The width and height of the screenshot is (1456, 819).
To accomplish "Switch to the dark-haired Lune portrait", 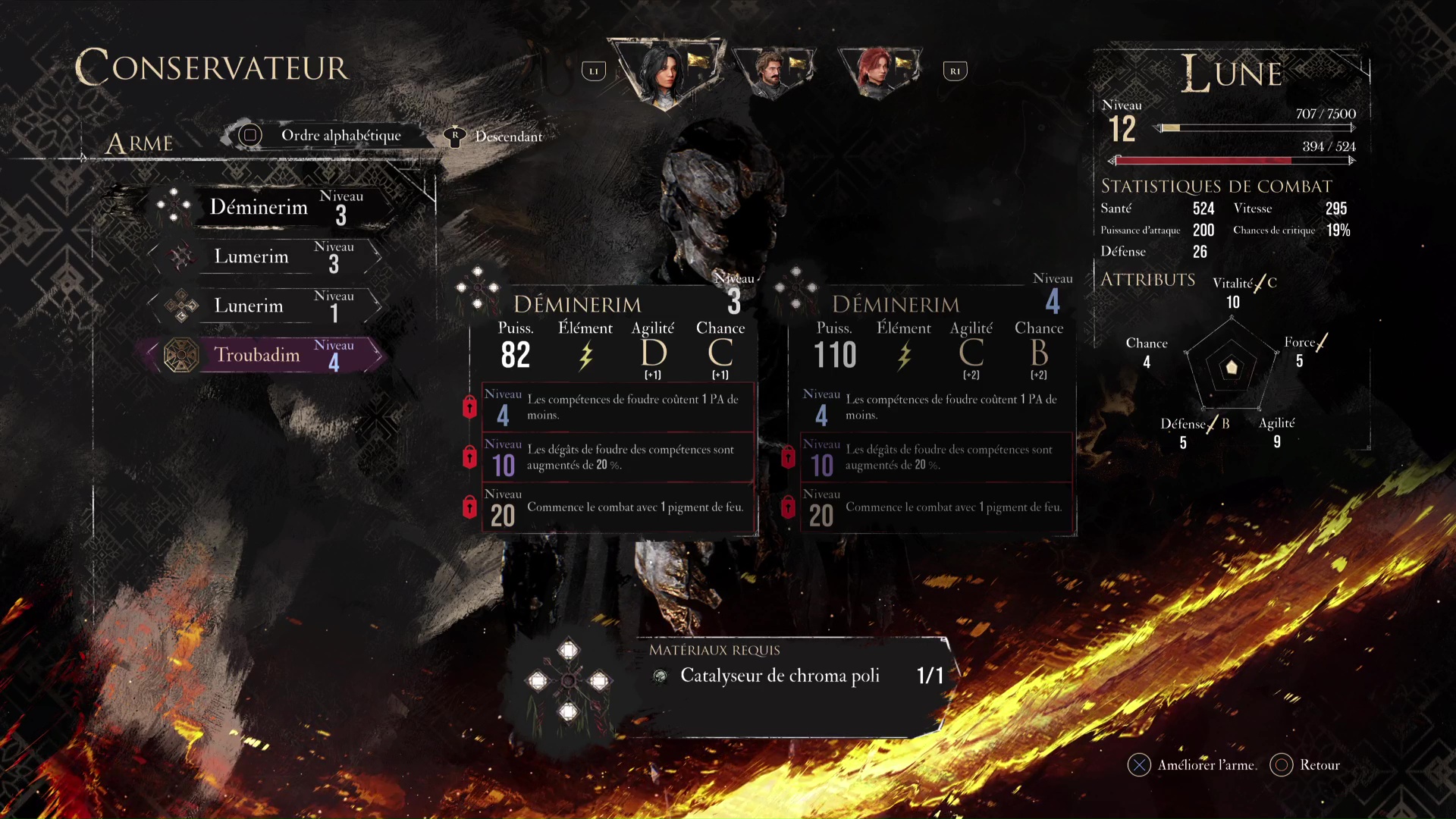I will pyautogui.click(x=665, y=73).
